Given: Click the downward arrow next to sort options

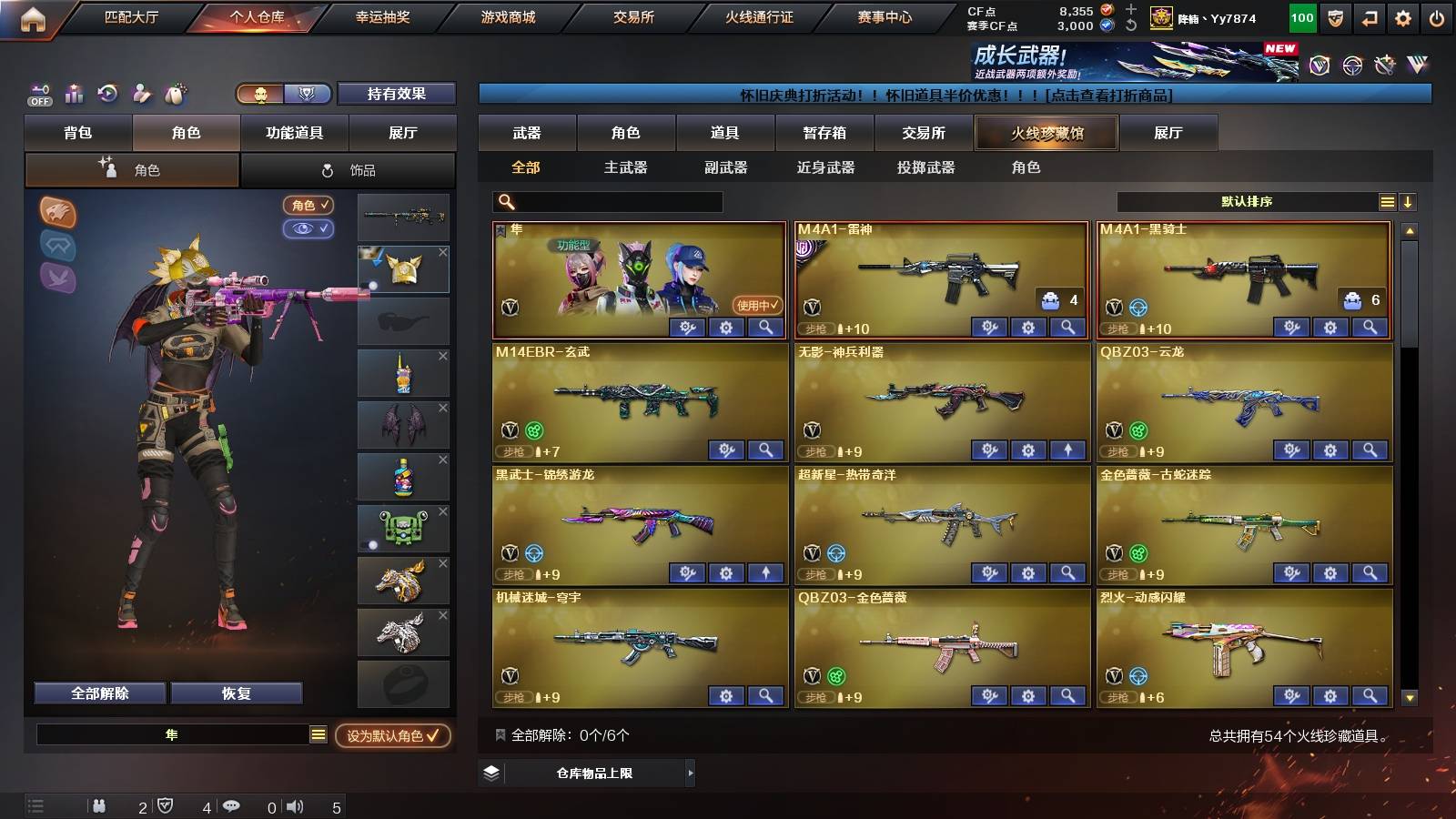Looking at the screenshot, I should coord(1408,201).
